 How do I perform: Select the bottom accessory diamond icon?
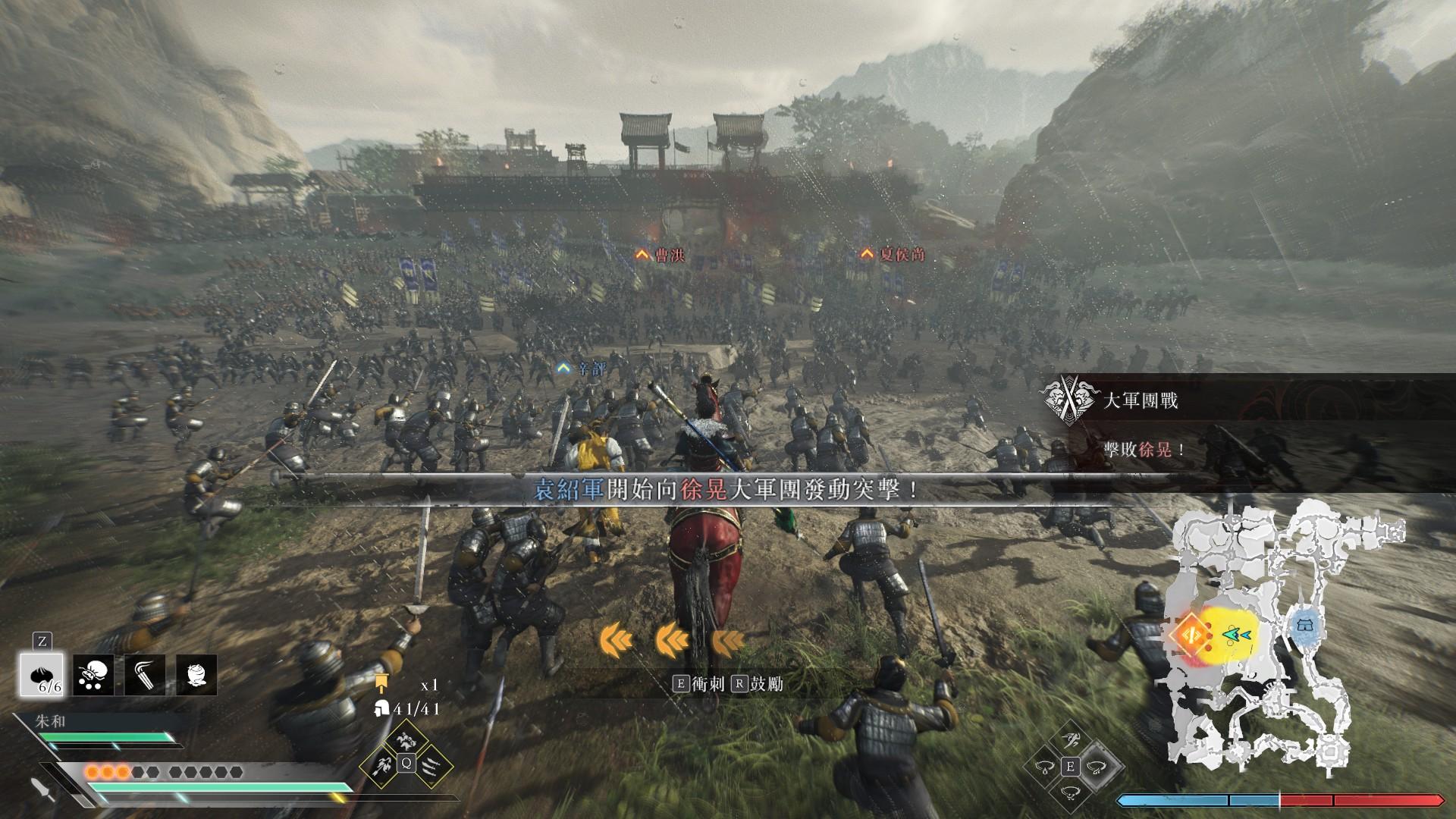(1070, 793)
